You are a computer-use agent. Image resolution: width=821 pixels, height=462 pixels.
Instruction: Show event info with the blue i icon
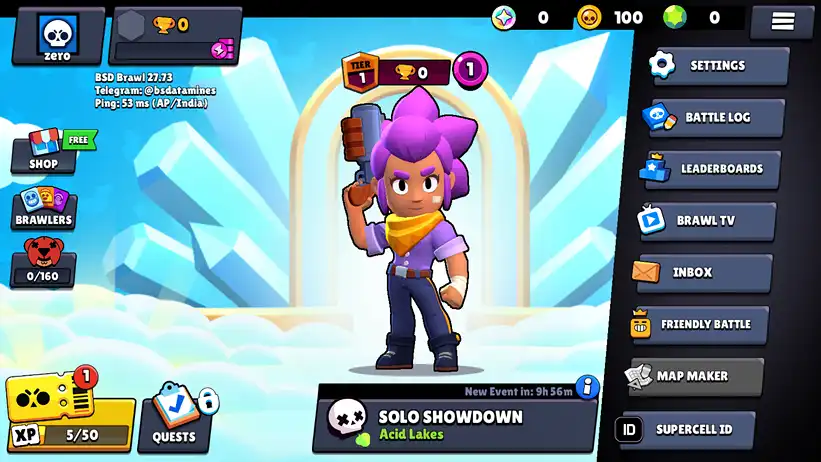(x=587, y=386)
